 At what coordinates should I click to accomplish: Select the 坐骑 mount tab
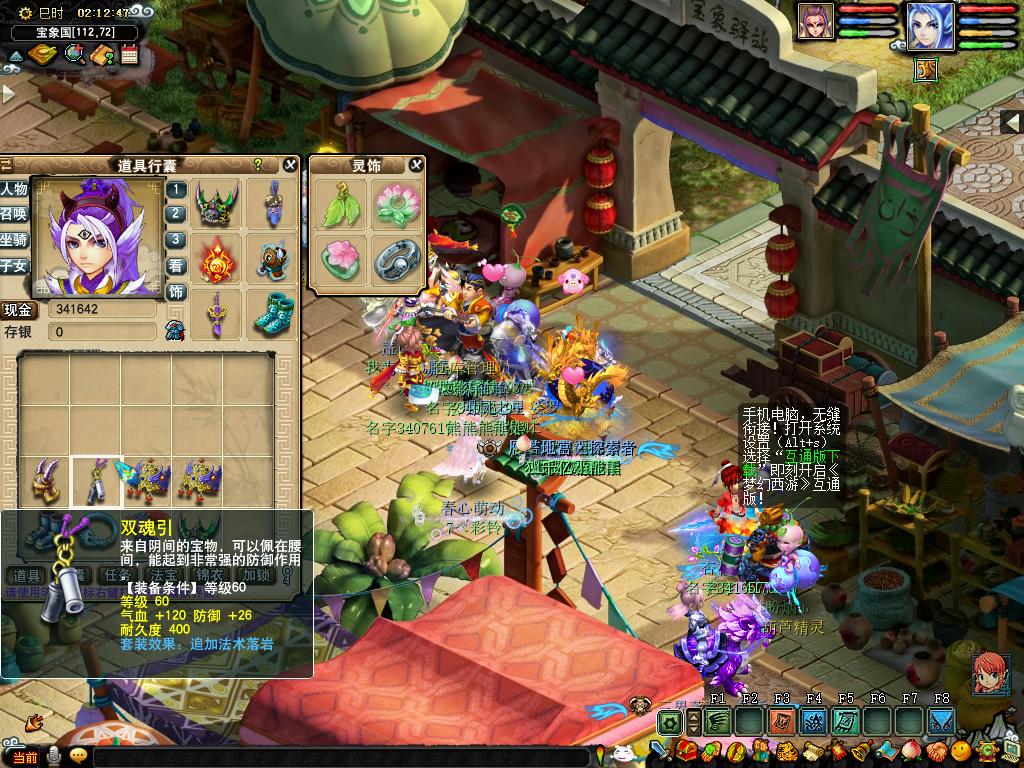point(14,240)
